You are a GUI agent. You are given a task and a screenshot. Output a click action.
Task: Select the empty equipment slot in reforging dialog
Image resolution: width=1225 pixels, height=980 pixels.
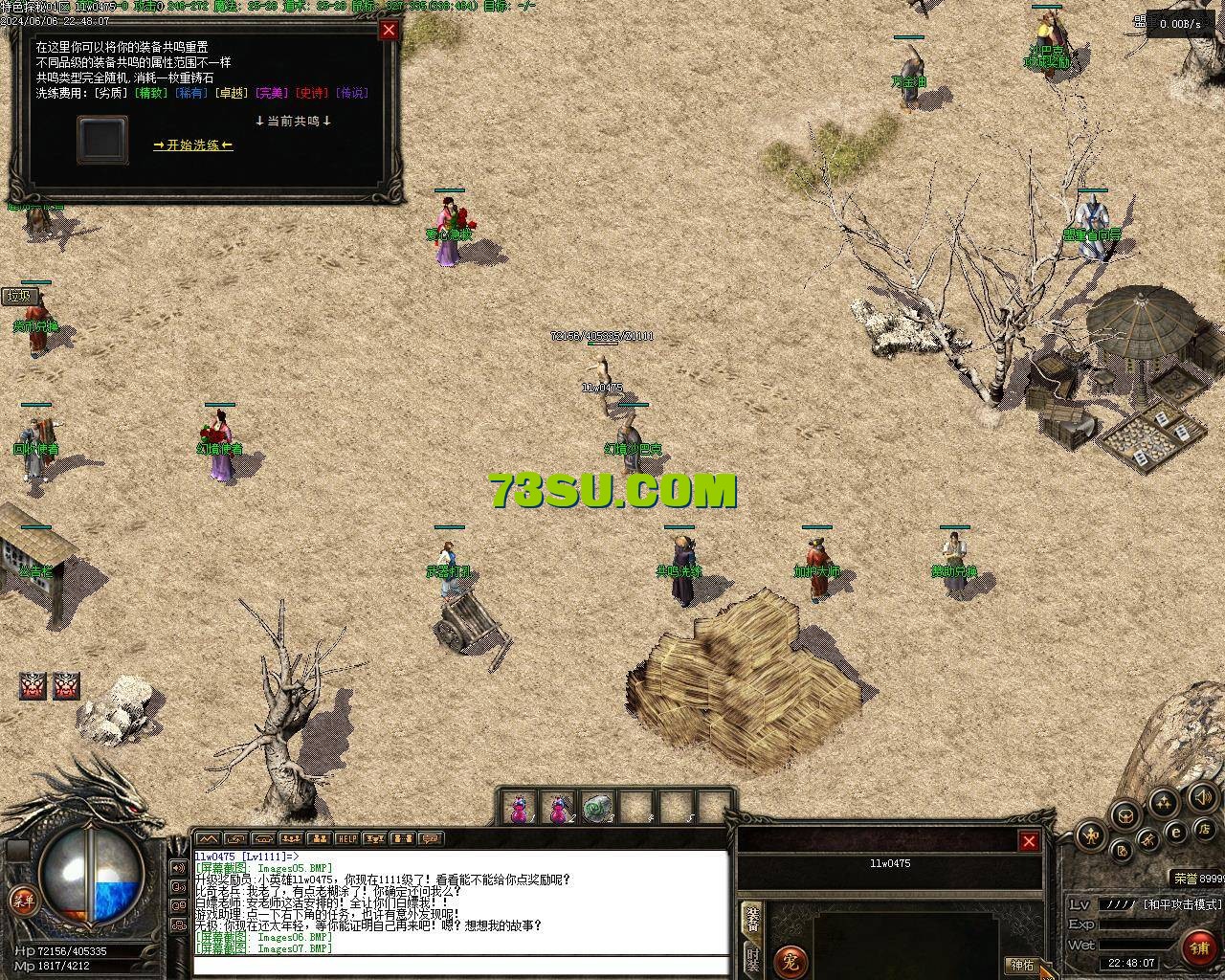tap(102, 140)
